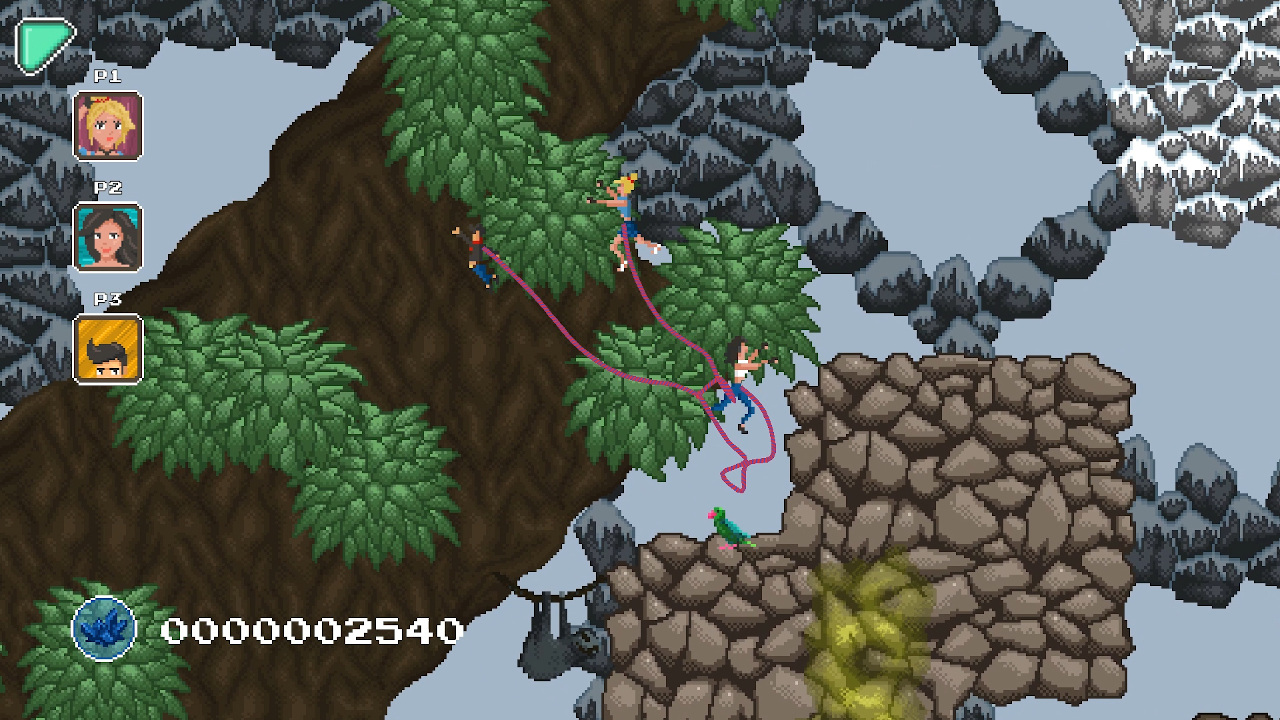Select the P3 character portrait on orange background
The height and width of the screenshot is (720, 1280).
click(x=107, y=347)
